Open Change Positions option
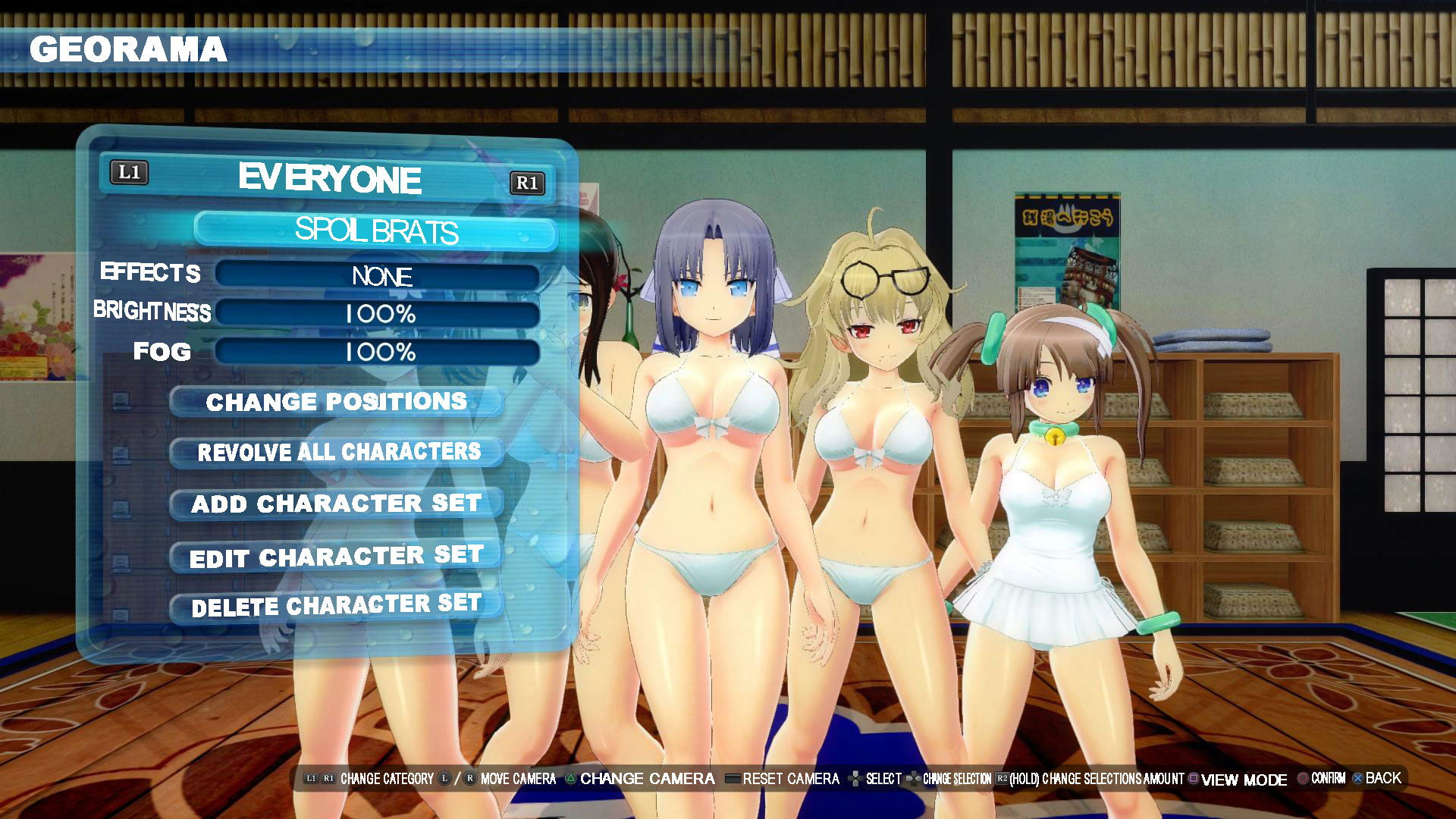Image resolution: width=1456 pixels, height=819 pixels. click(x=336, y=402)
